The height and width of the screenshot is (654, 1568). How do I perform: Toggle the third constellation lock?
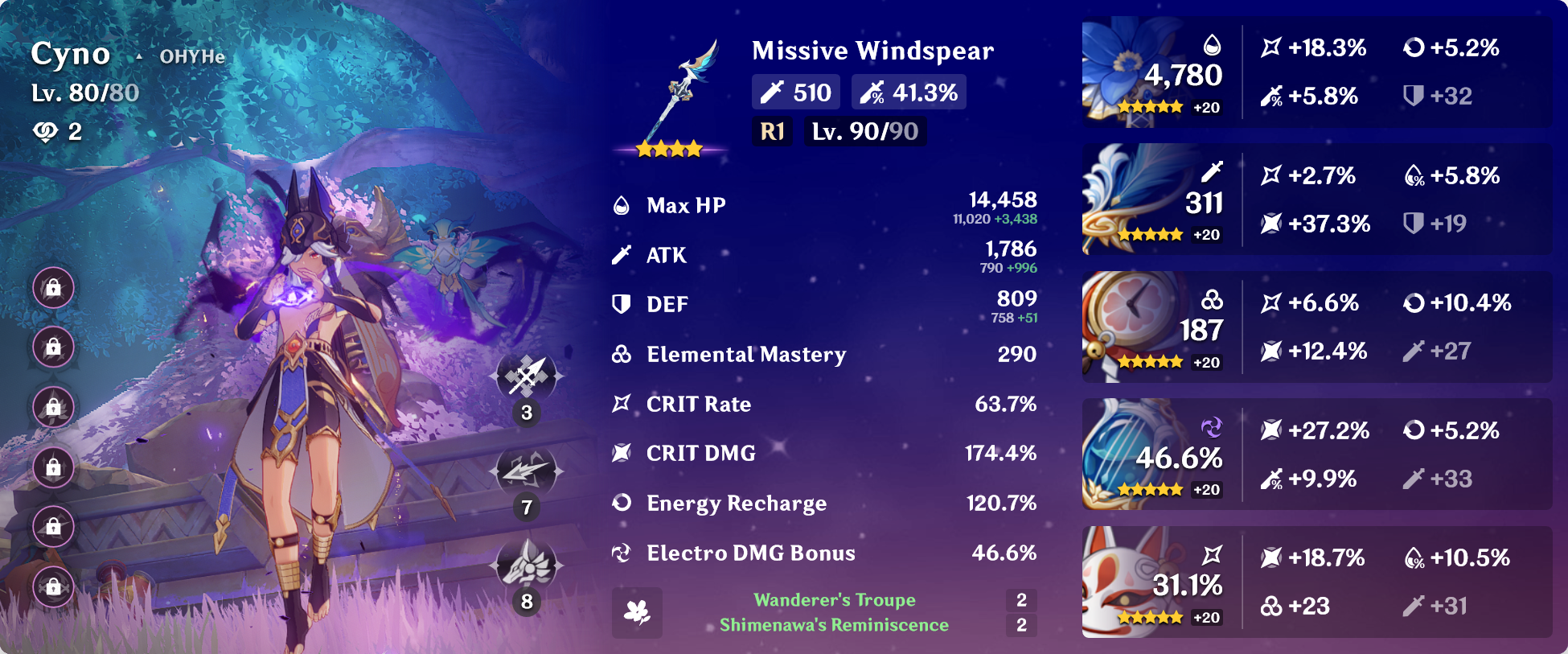tap(53, 408)
